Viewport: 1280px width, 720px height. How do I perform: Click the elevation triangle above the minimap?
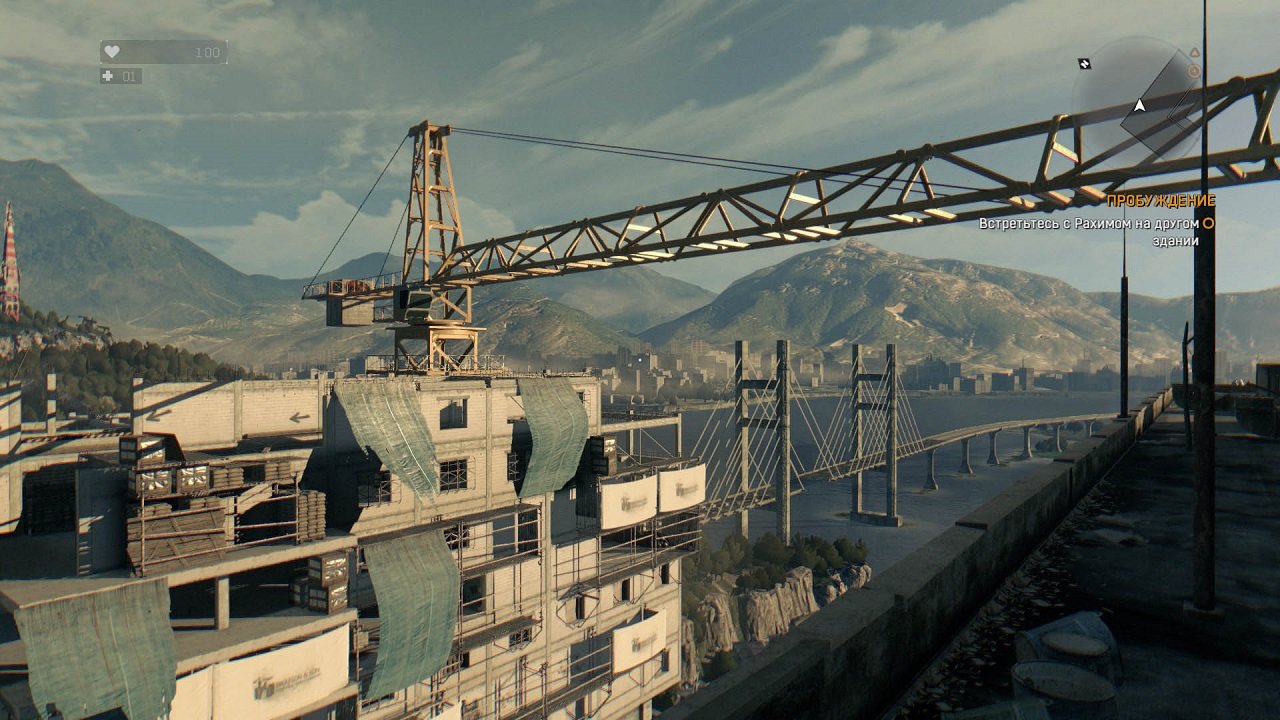tap(1195, 51)
